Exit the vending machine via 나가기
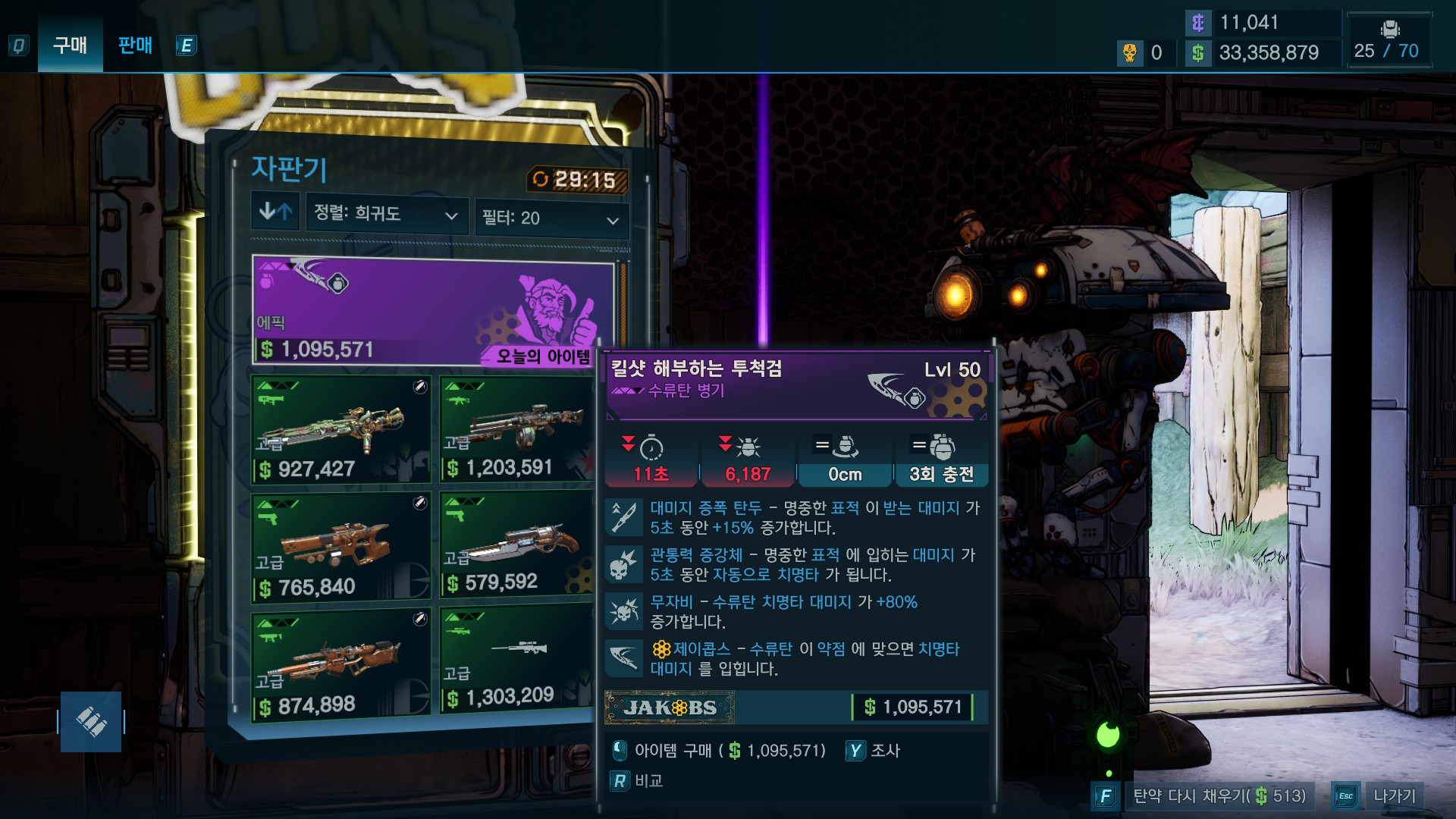1456x819 pixels. pyautogui.click(x=1380, y=795)
